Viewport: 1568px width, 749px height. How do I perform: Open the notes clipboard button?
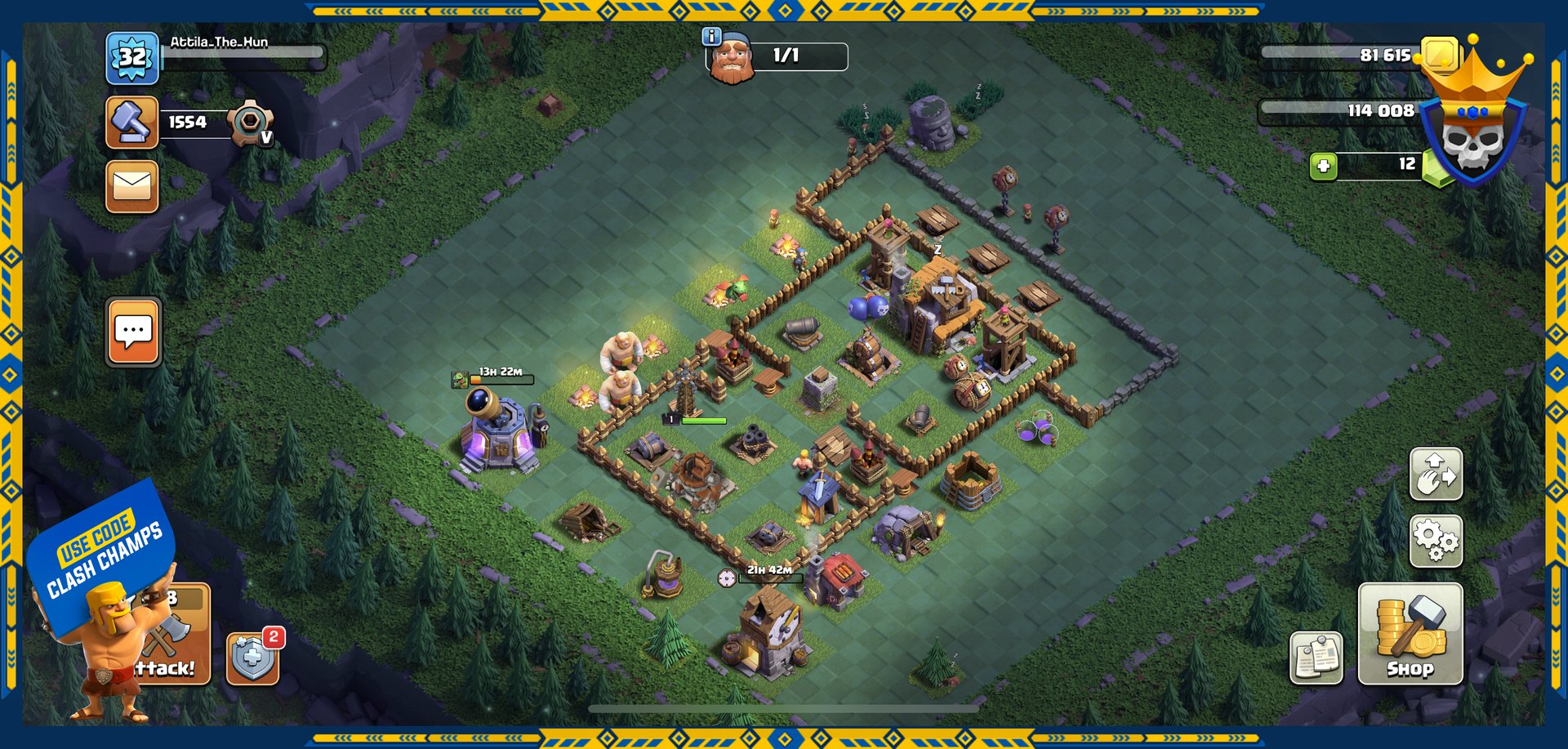(1316, 657)
